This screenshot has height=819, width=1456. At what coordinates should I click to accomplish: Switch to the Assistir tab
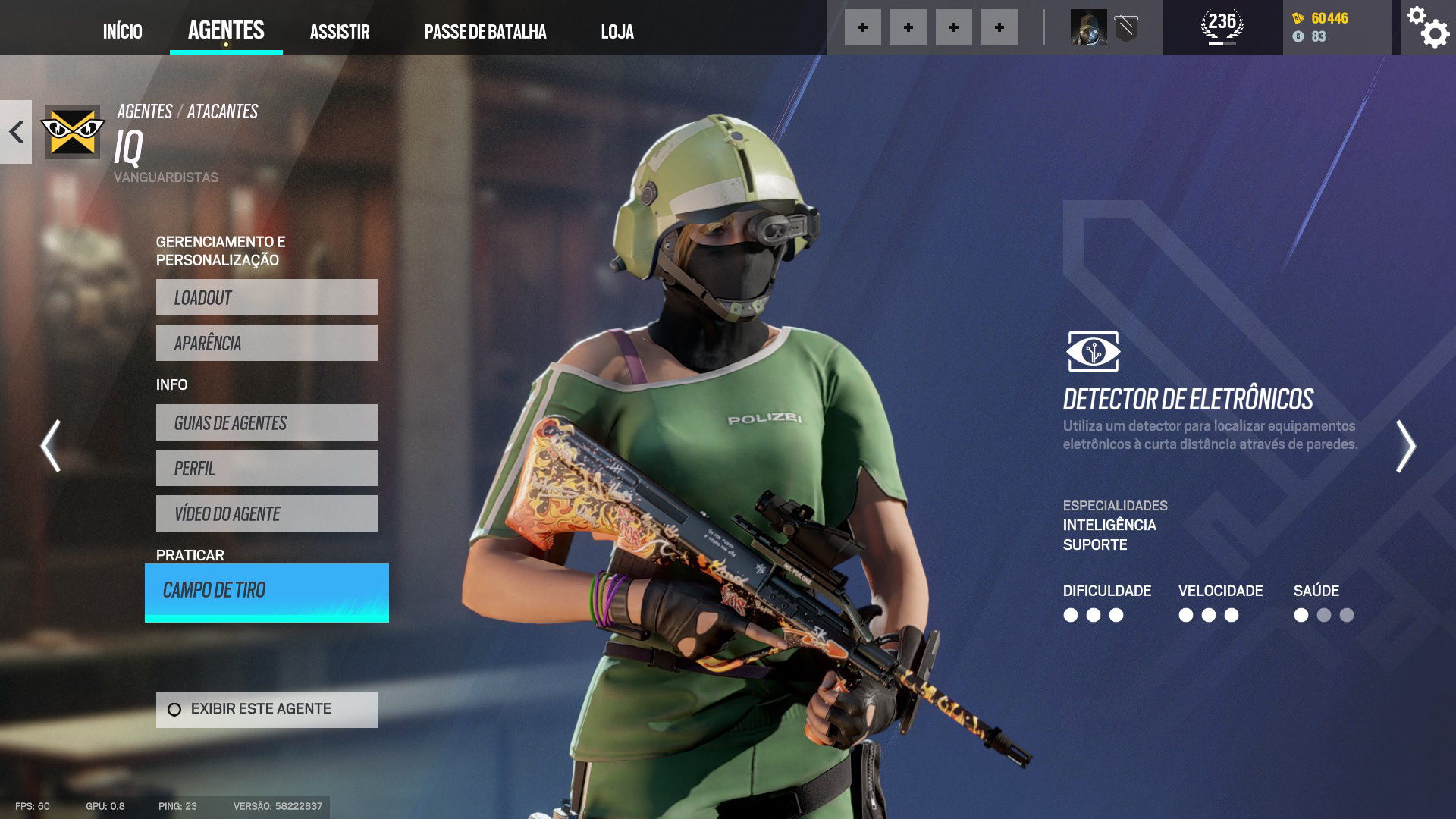340,31
